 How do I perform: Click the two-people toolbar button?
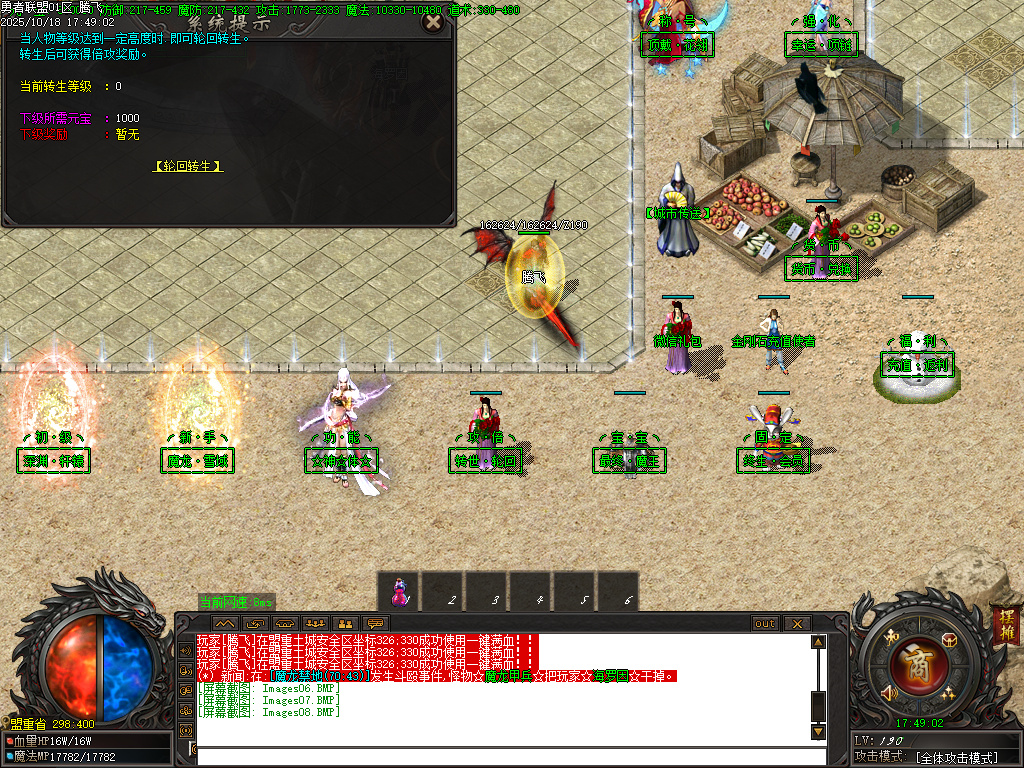[x=346, y=623]
